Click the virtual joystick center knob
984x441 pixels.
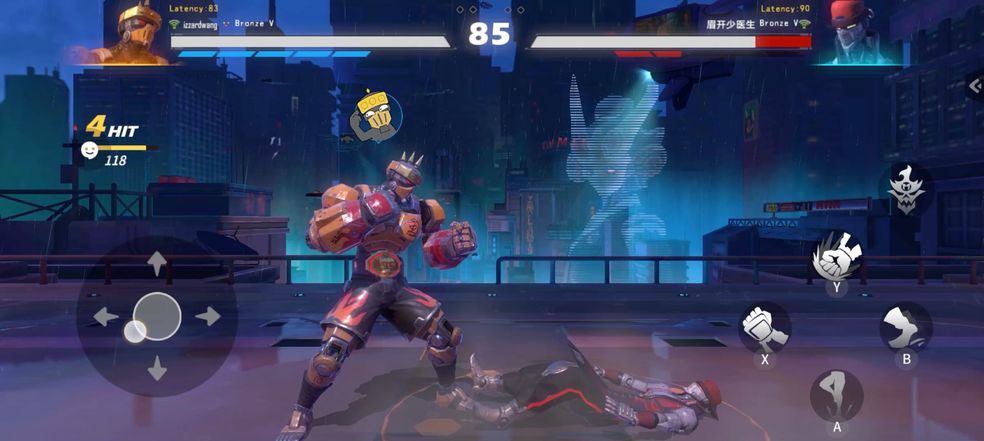[156, 316]
